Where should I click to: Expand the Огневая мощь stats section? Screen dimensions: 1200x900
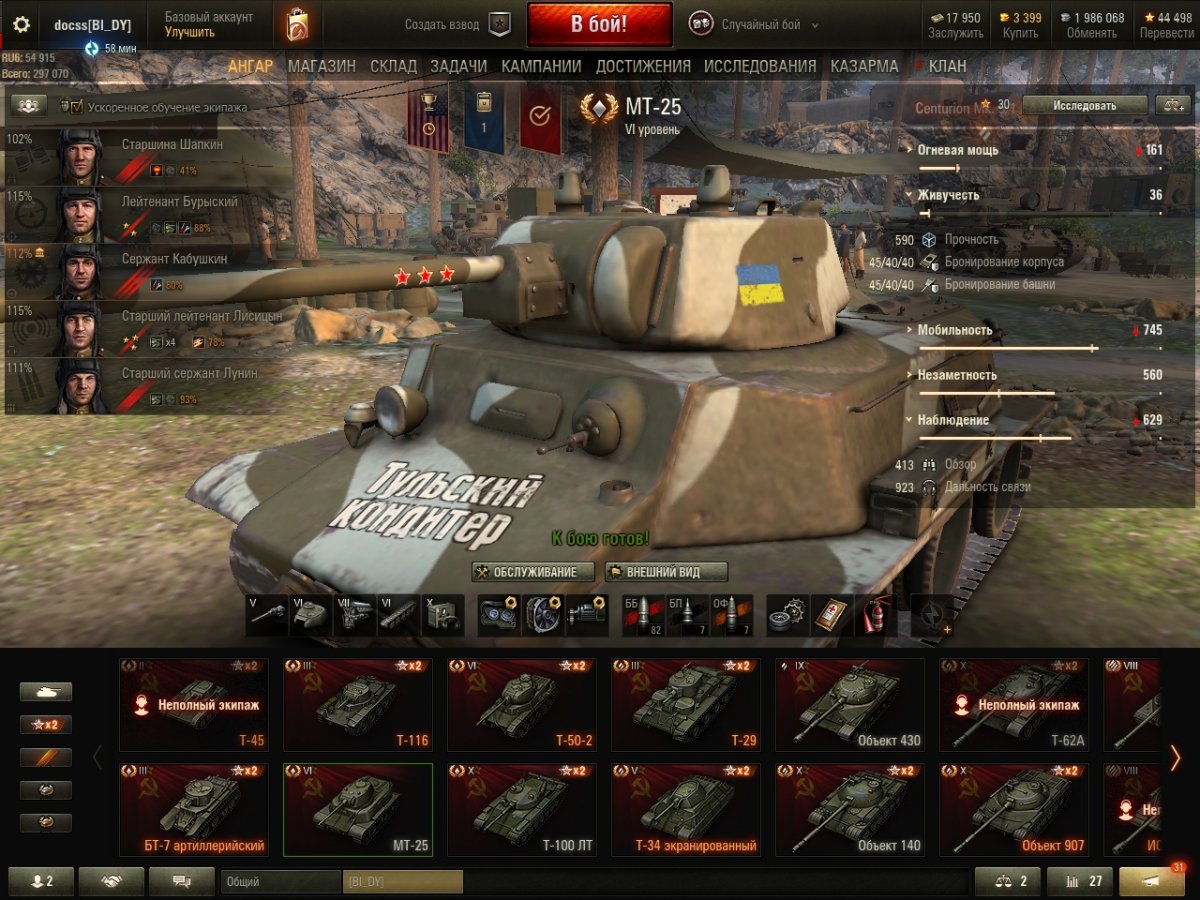coord(958,150)
